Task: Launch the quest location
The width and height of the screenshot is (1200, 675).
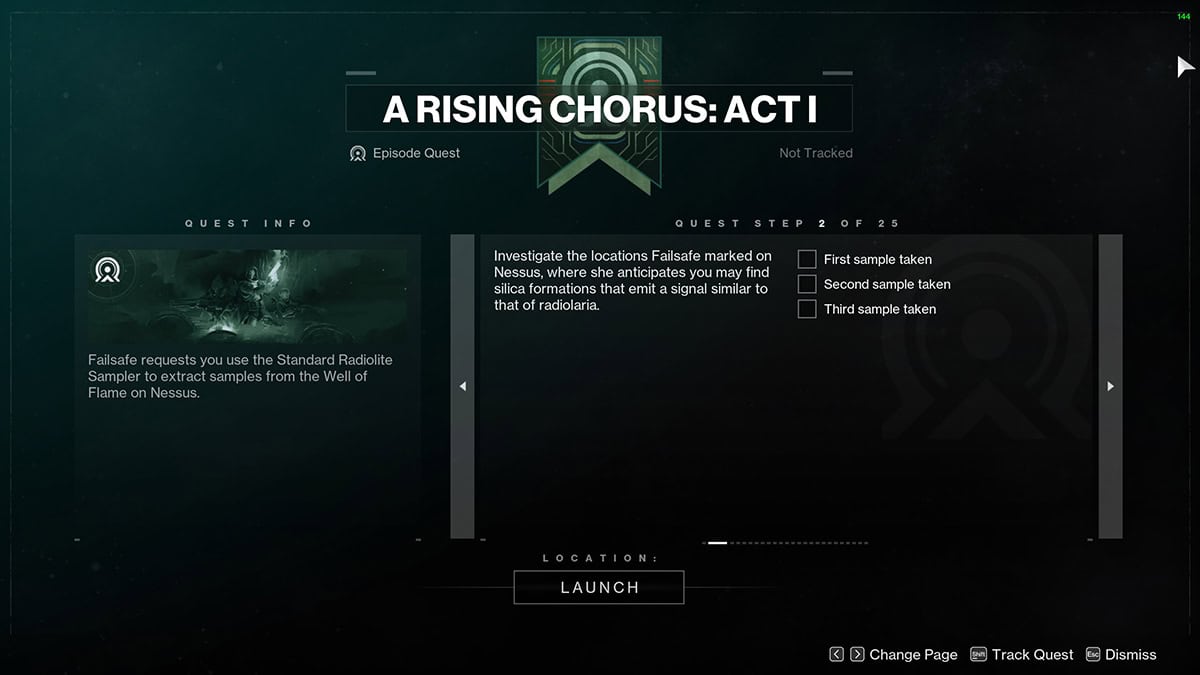Action: click(x=599, y=587)
